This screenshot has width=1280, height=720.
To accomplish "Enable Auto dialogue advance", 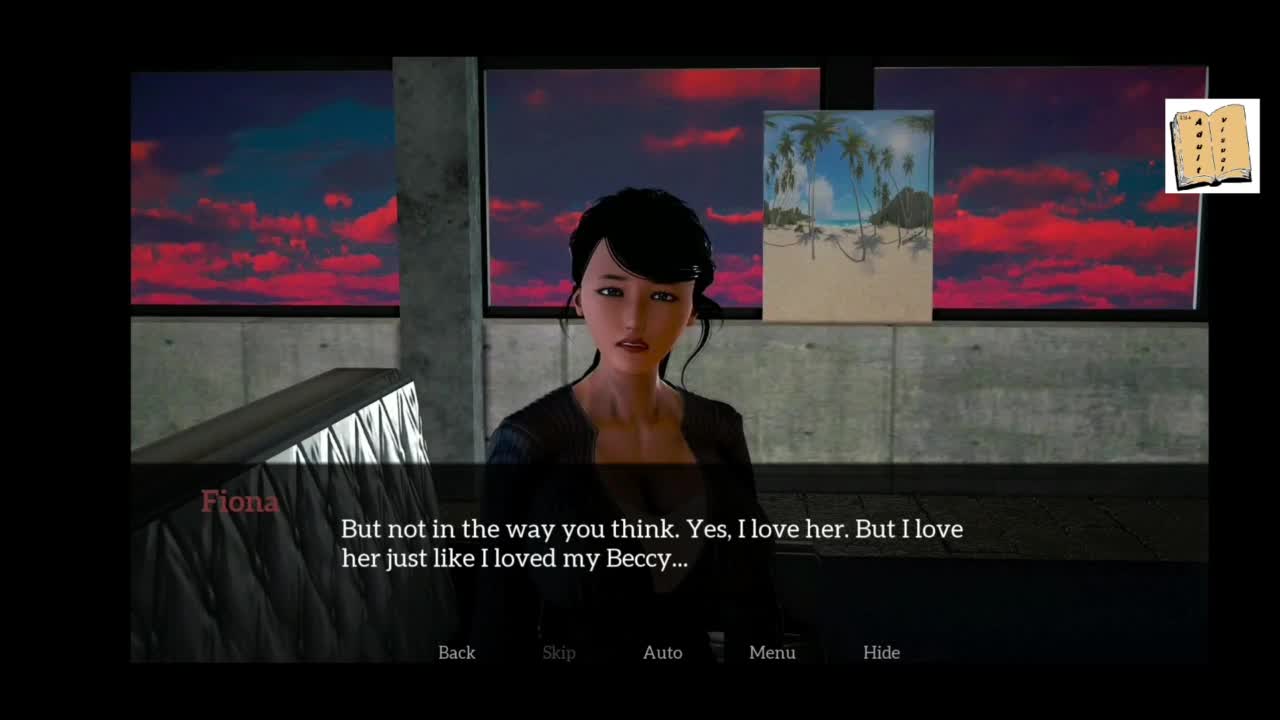I will tap(662, 652).
